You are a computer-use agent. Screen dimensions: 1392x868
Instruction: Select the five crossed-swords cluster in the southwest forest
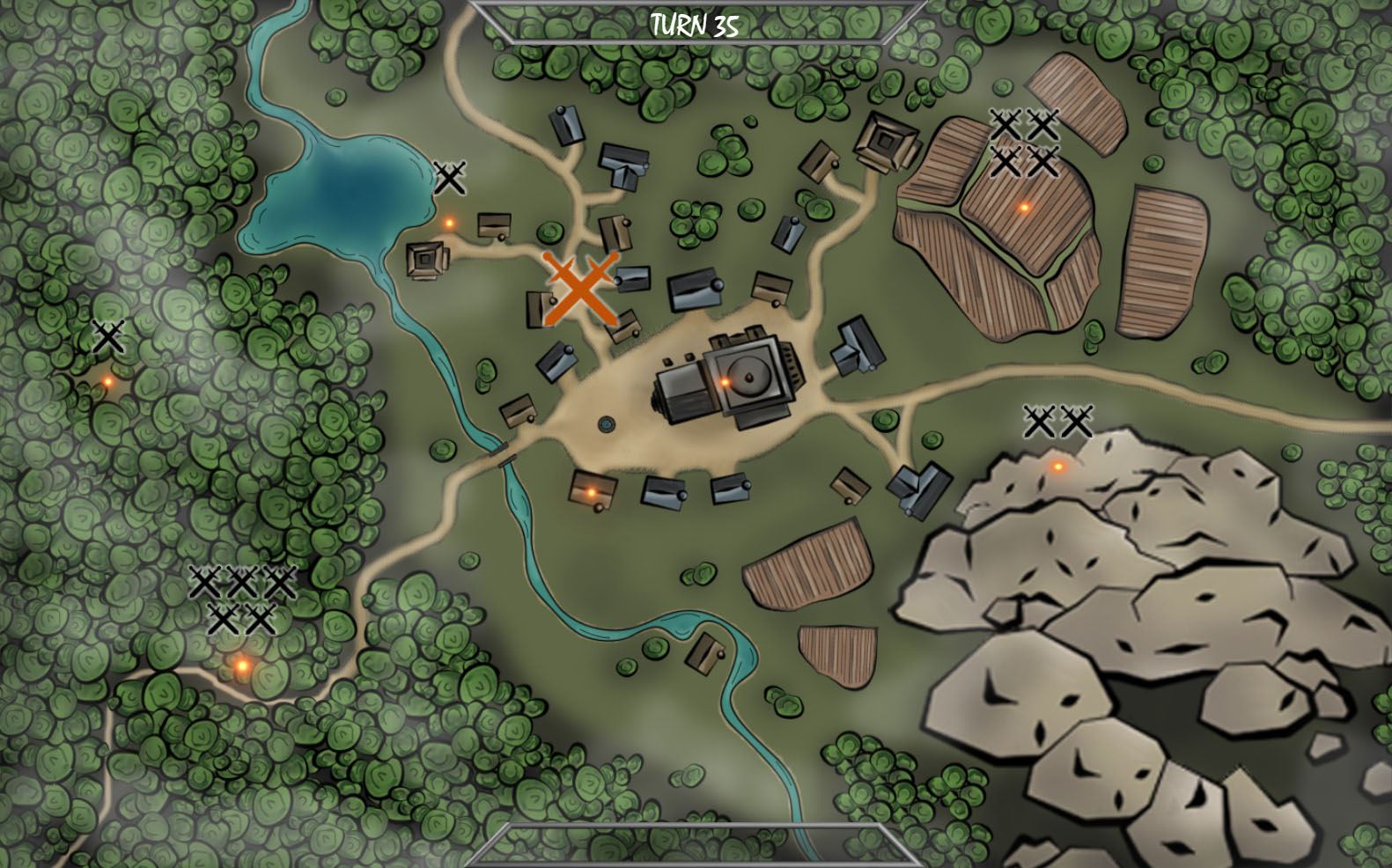pyautogui.click(x=241, y=600)
